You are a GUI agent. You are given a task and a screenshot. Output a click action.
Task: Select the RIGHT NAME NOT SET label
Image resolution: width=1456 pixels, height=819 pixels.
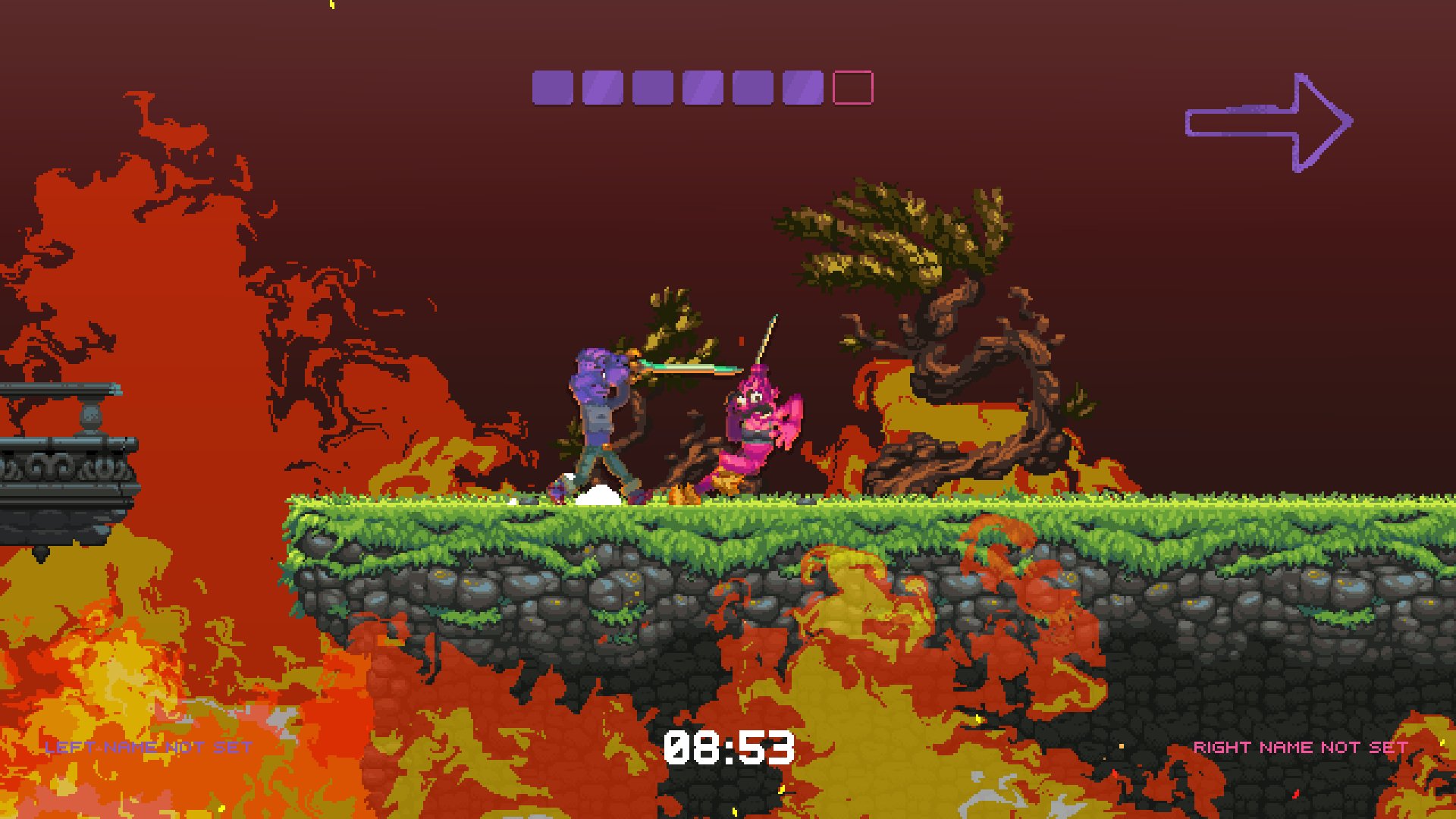coord(1299,746)
